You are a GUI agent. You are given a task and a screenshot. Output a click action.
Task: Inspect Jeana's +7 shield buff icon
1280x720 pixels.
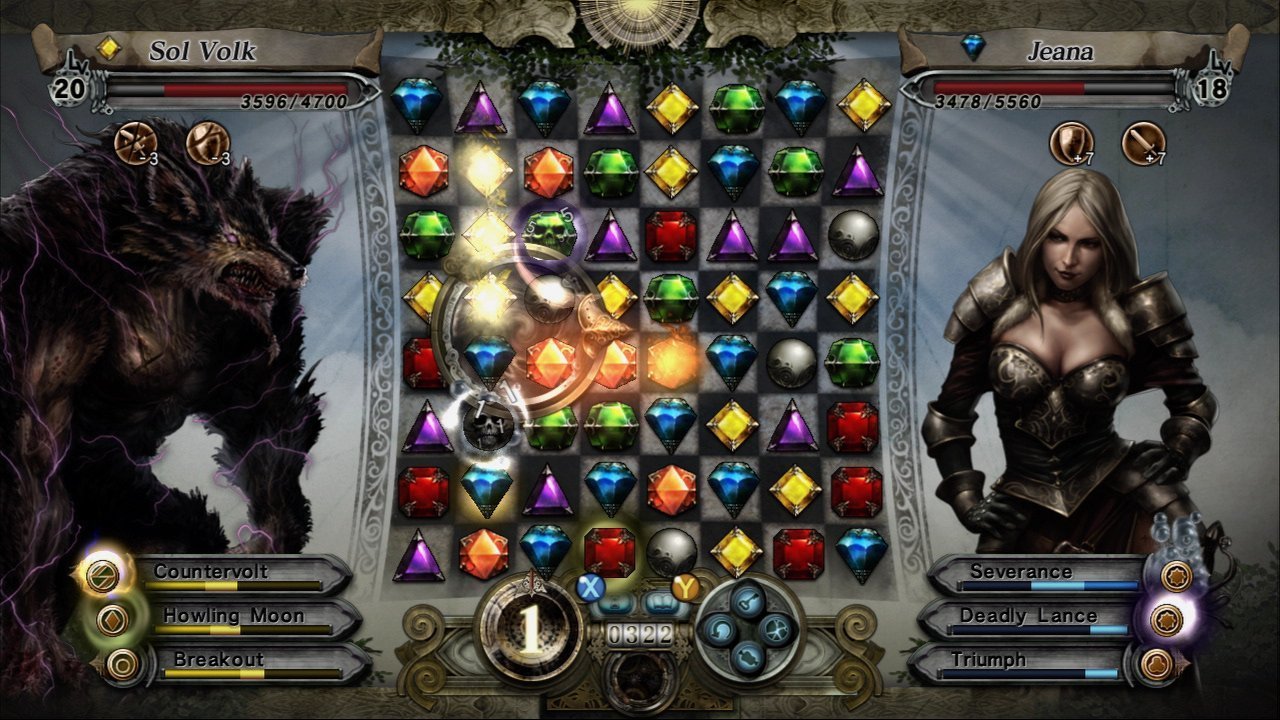pyautogui.click(x=1070, y=142)
